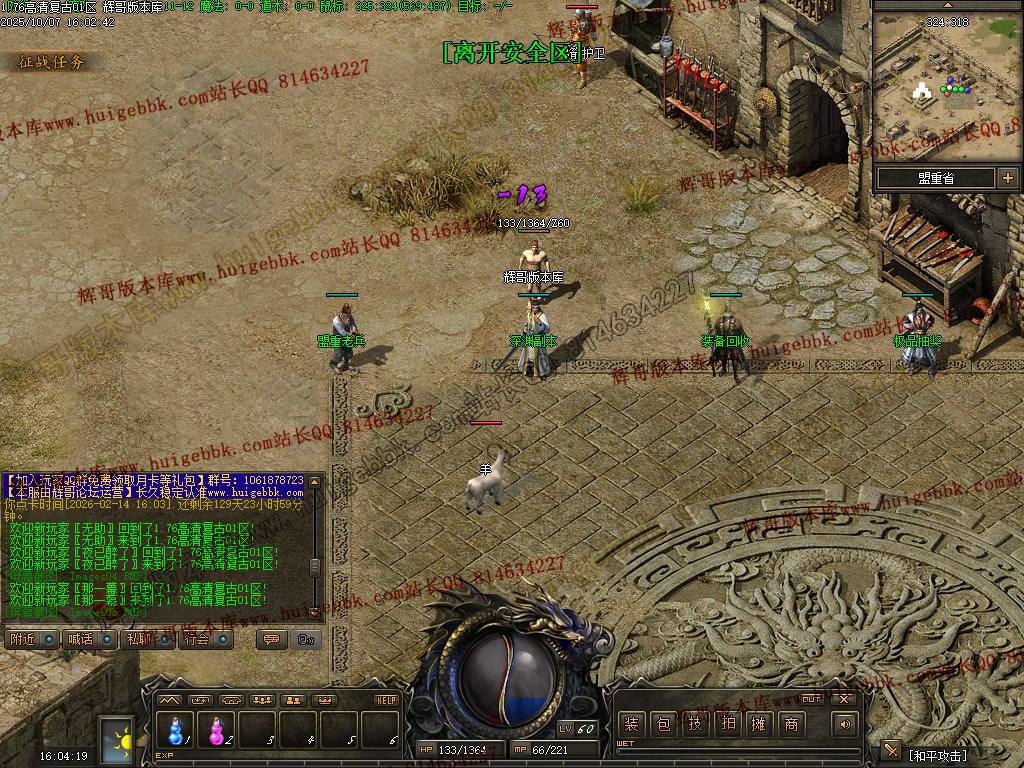Open the 技 skills panel
Viewport: 1024px width, 768px height.
click(x=695, y=724)
